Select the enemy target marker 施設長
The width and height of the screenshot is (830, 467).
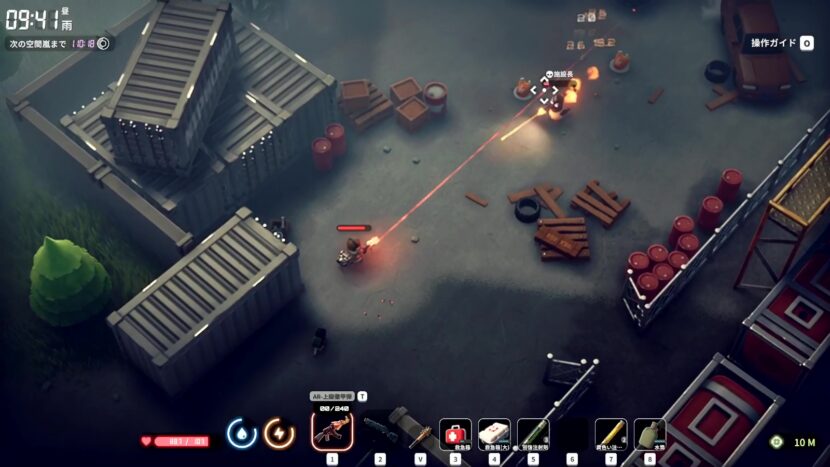tap(546, 91)
